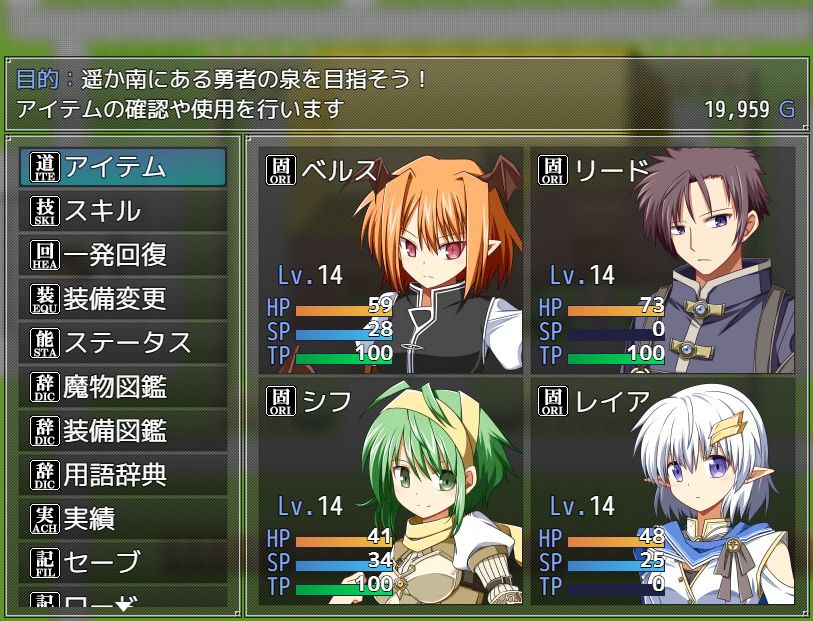Choose the white-haired character レイア
Image resolution: width=813 pixels, height=621 pixels.
[662, 491]
